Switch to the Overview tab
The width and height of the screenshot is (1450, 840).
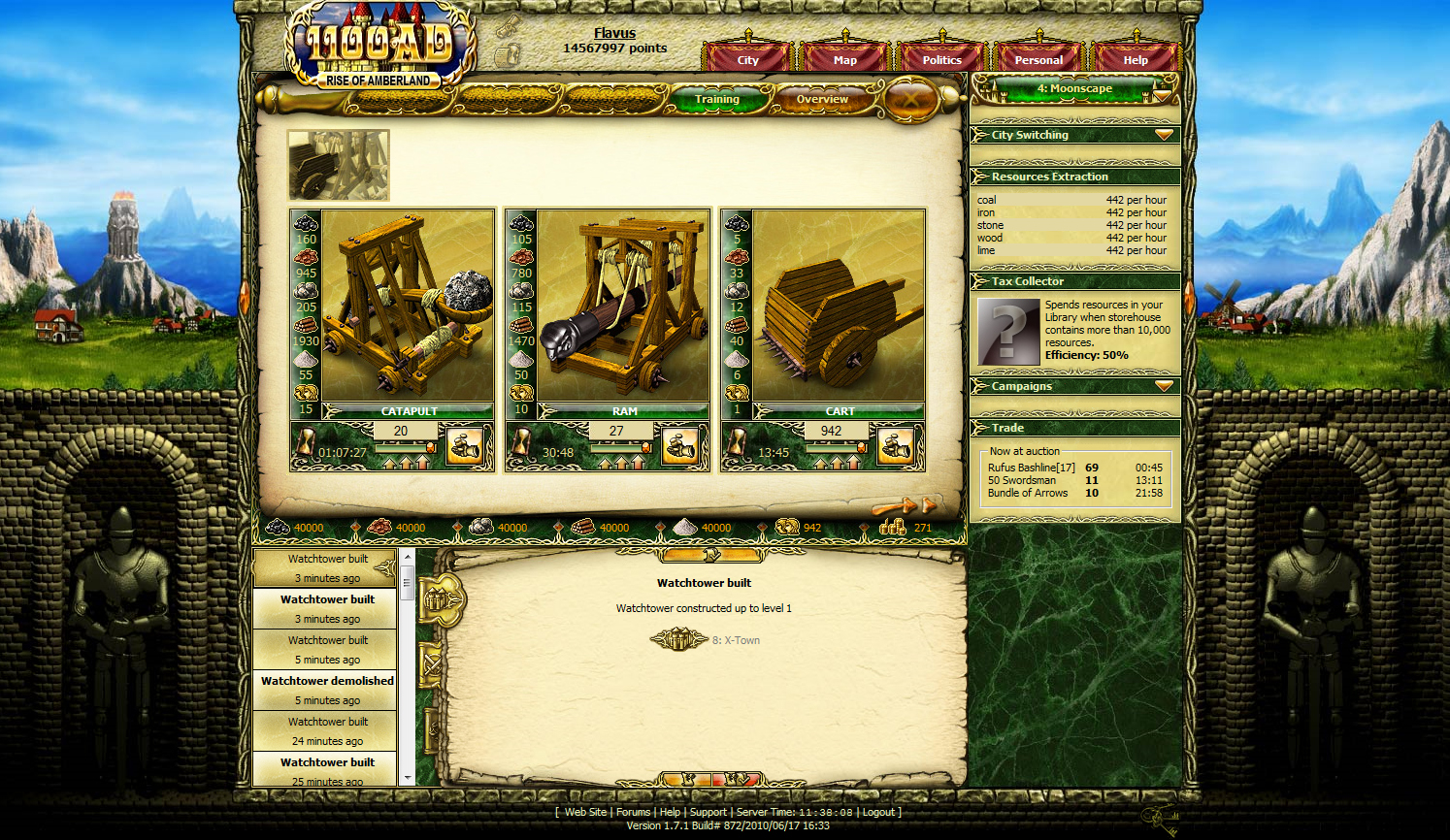point(822,99)
